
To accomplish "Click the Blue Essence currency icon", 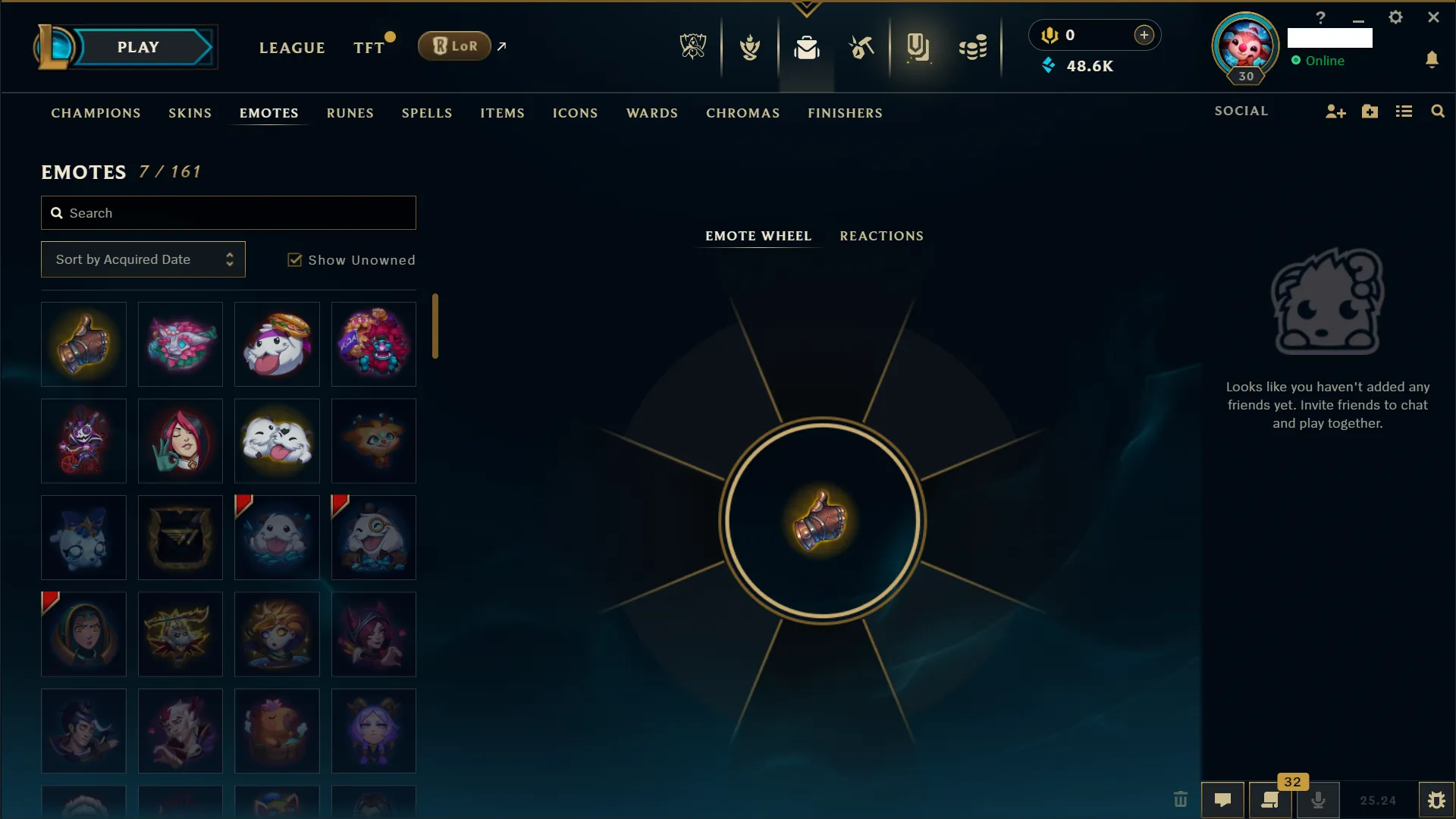I will [x=1049, y=65].
